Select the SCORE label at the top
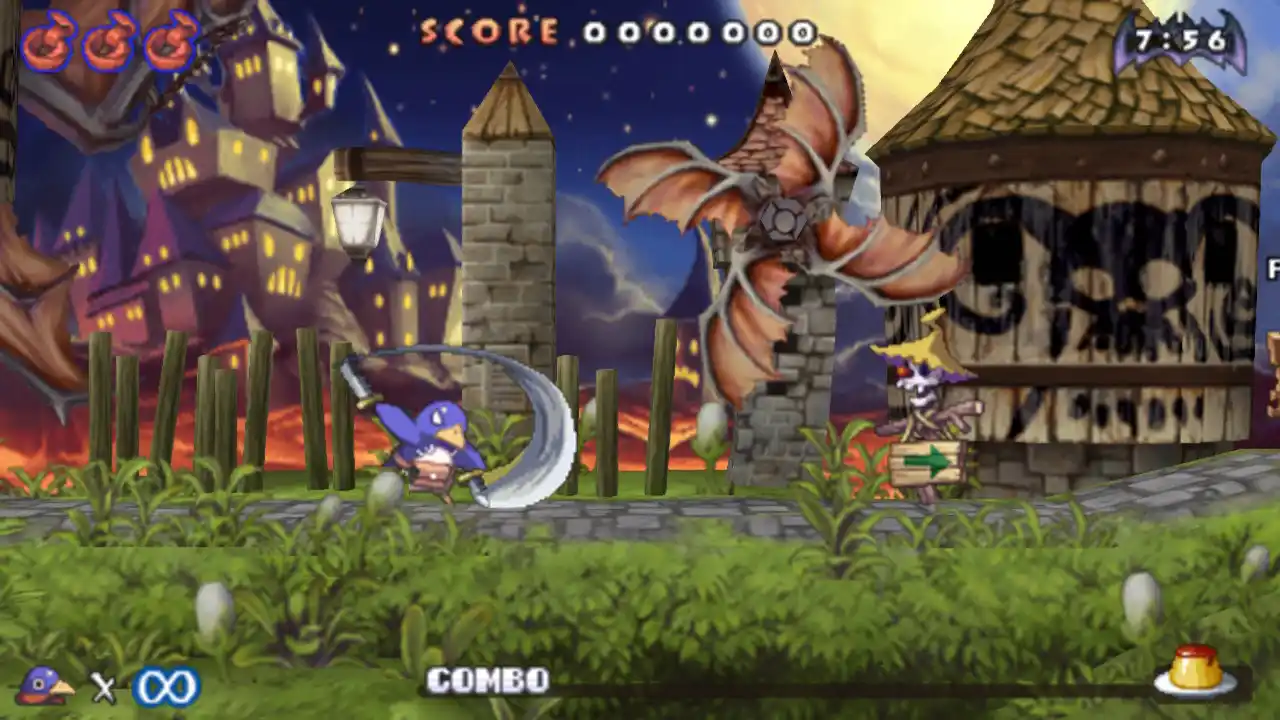 [487, 33]
